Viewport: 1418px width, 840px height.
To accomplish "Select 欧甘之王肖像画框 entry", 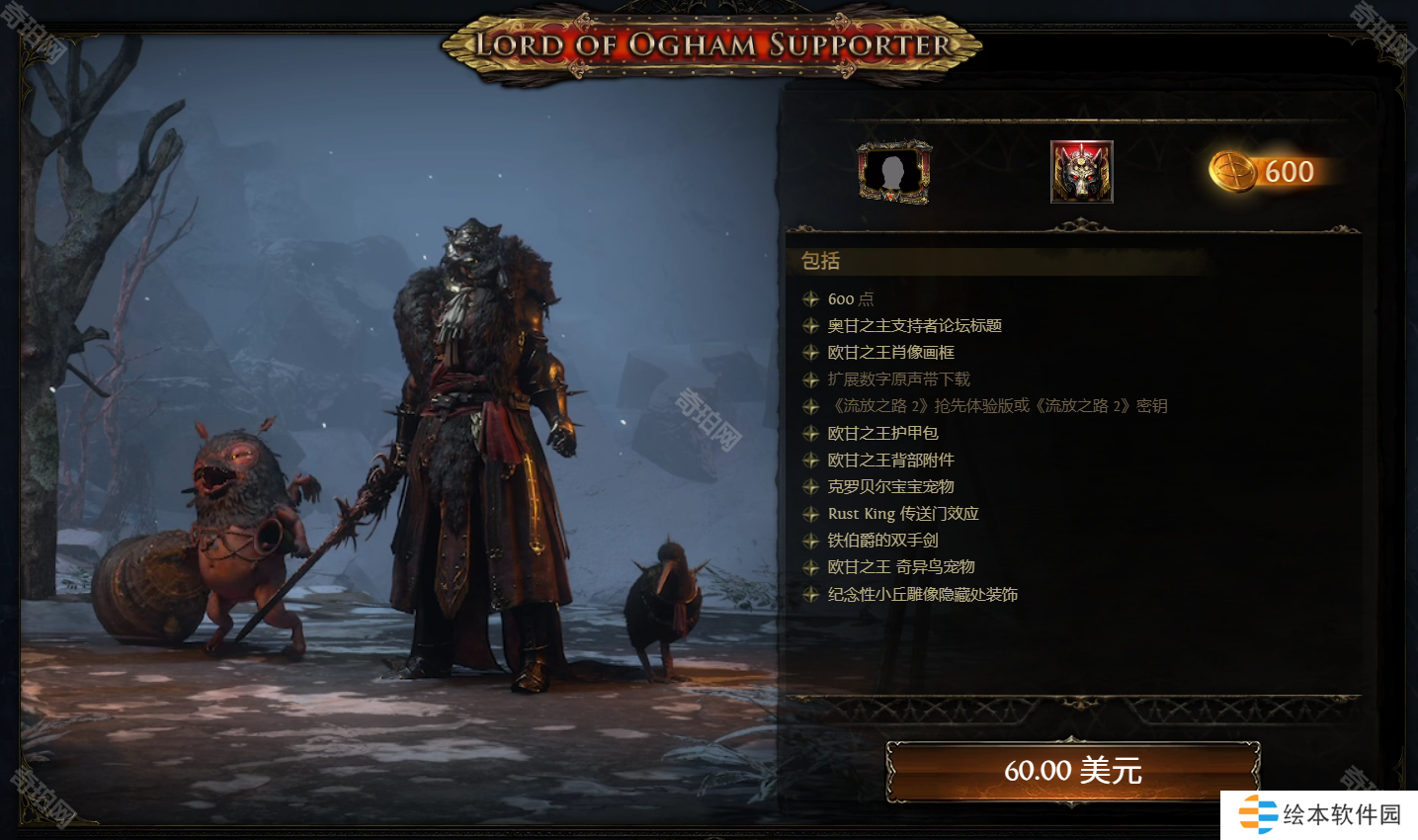I will 890,353.
